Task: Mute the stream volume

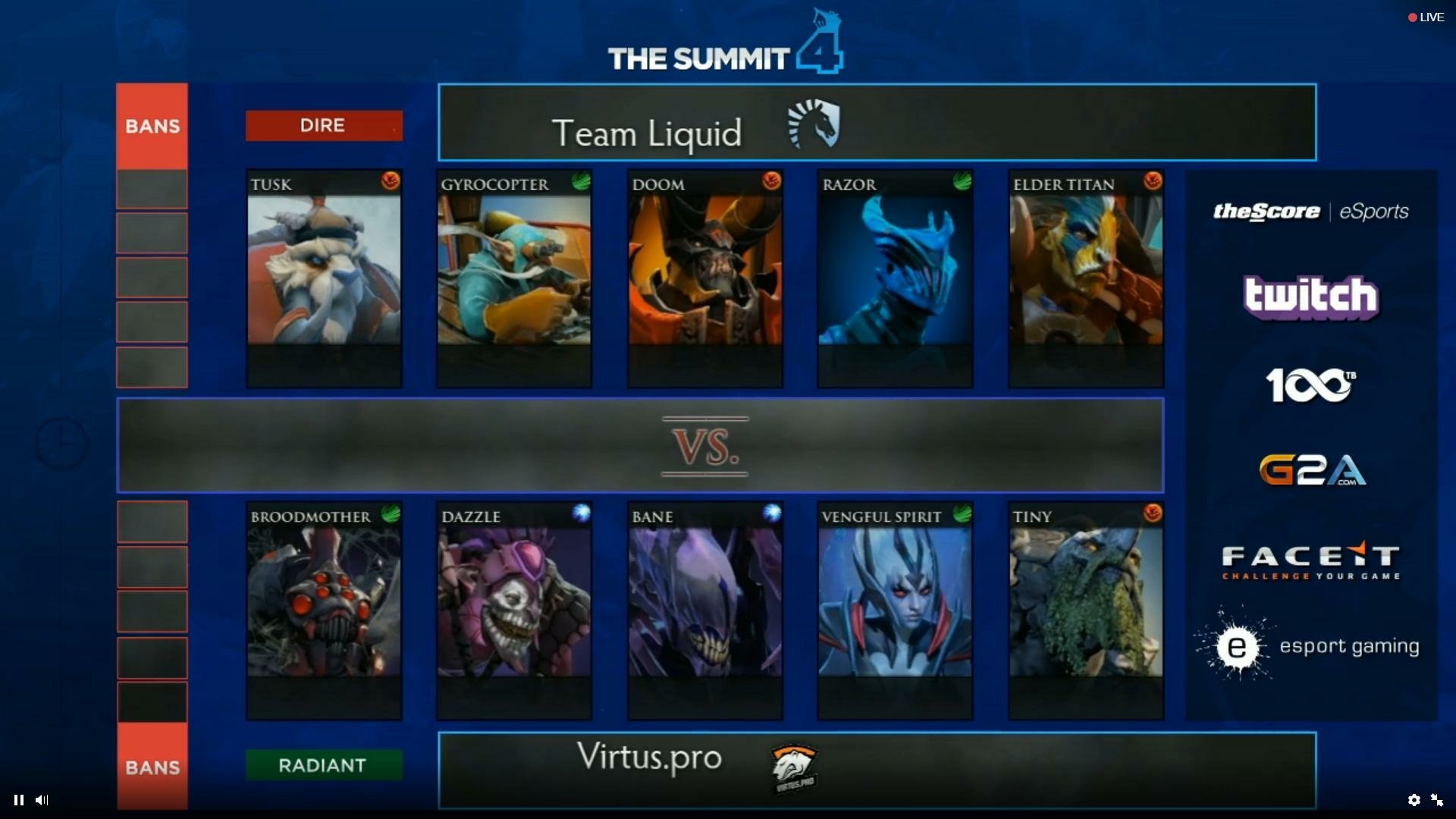Action: click(x=42, y=799)
